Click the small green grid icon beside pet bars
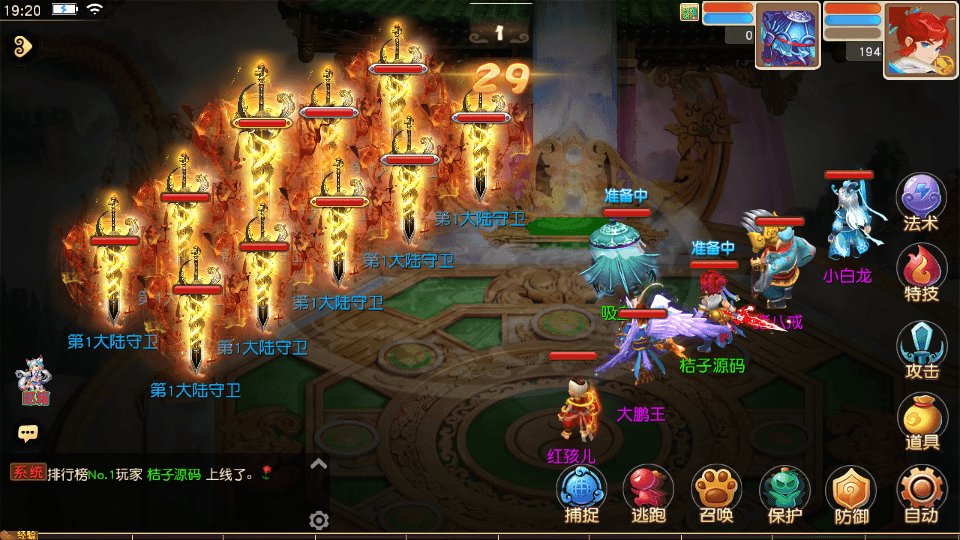The width and height of the screenshot is (960, 540). tap(689, 12)
